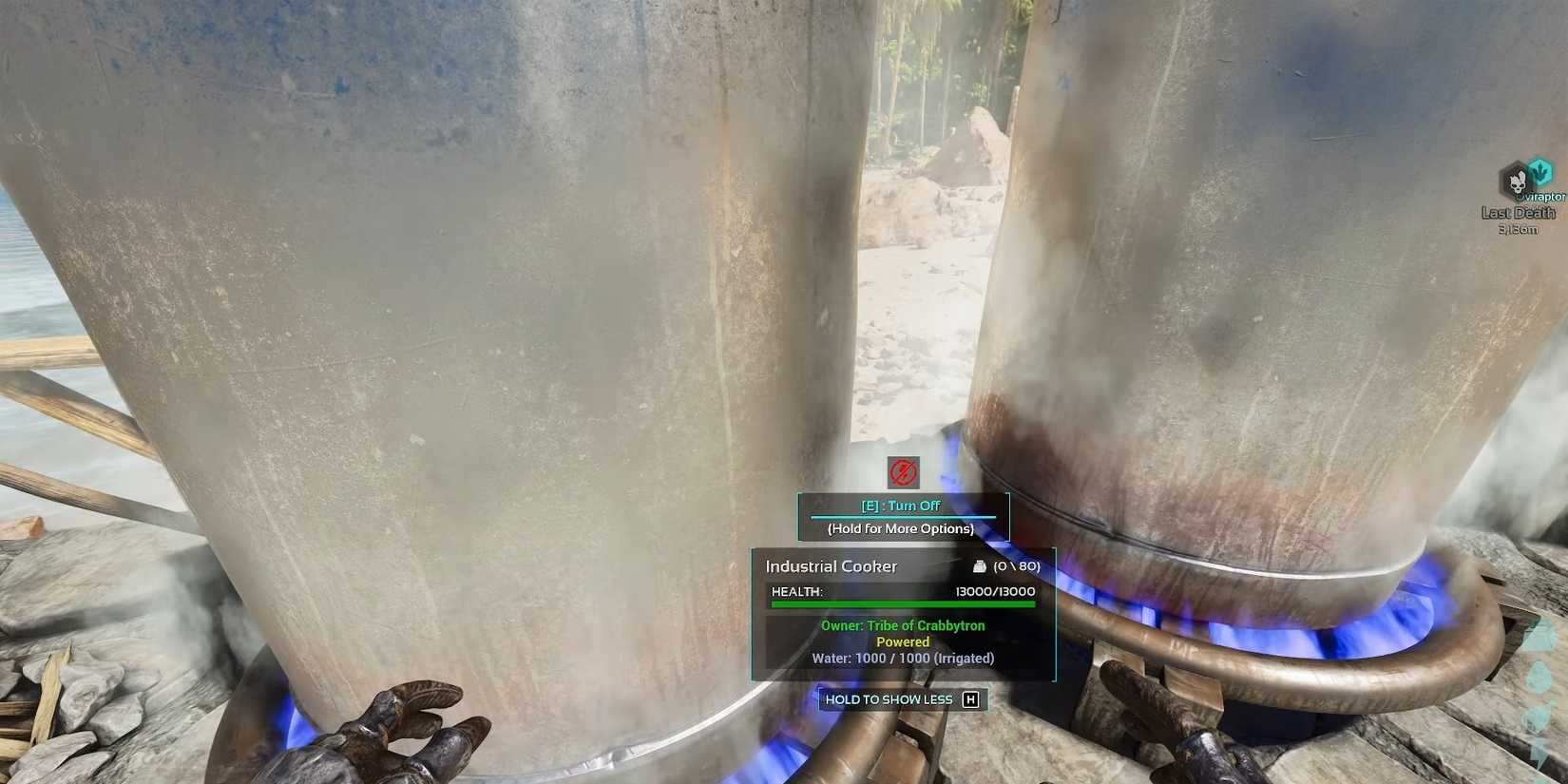Select the Industrial Cooker title bar
The height and width of the screenshot is (784, 1568).
click(832, 565)
